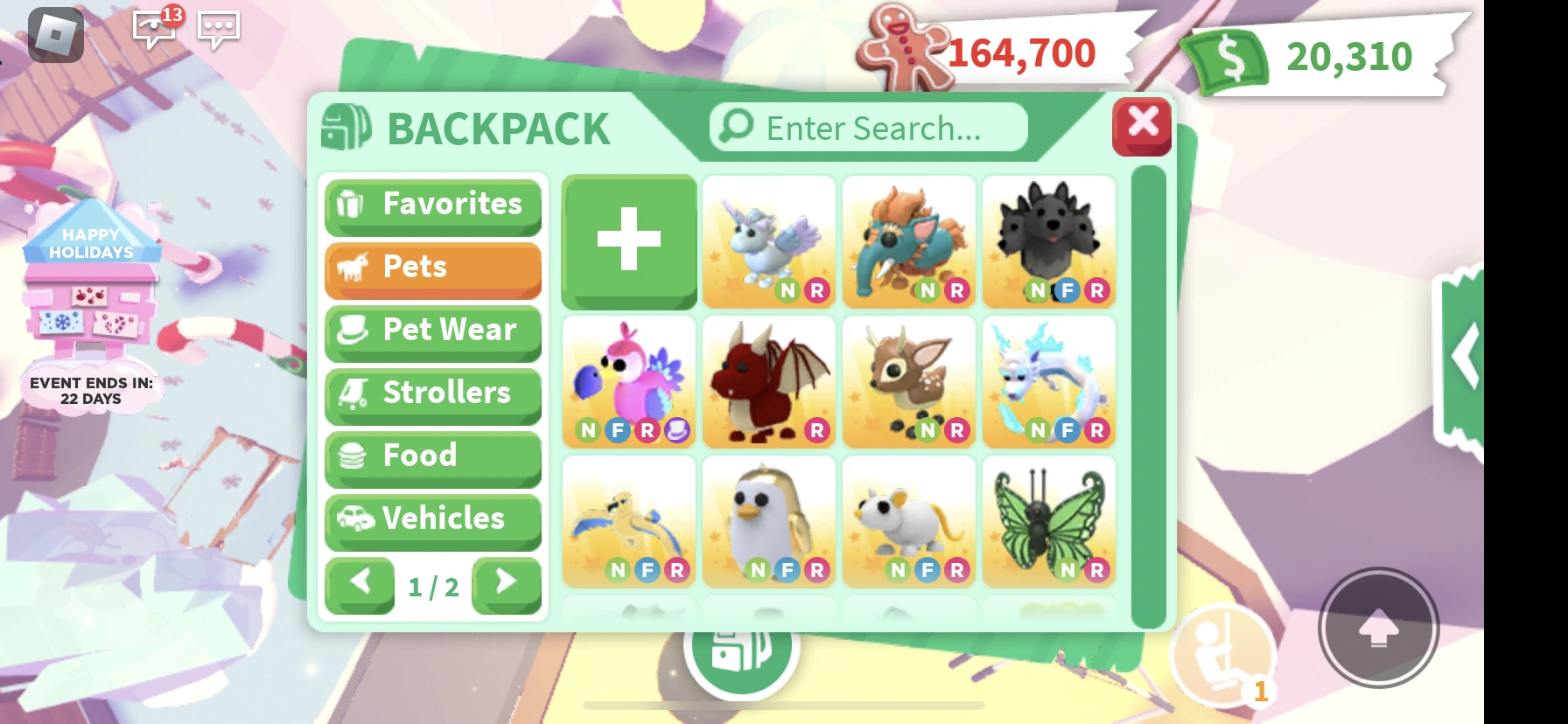Click the Food category button
Viewport: 1568px width, 724px height.
pos(432,456)
